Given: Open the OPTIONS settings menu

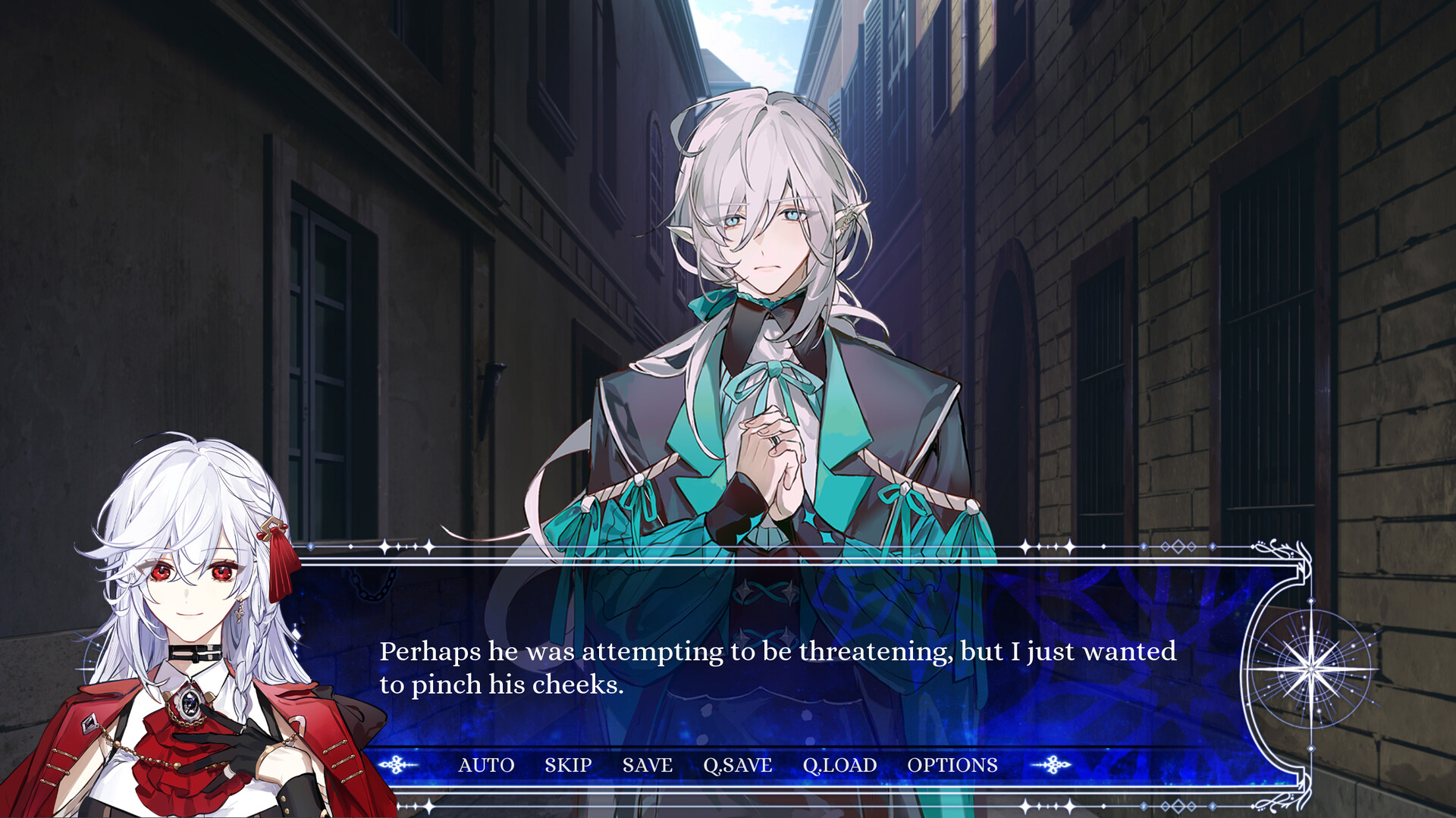Looking at the screenshot, I should 953,765.
